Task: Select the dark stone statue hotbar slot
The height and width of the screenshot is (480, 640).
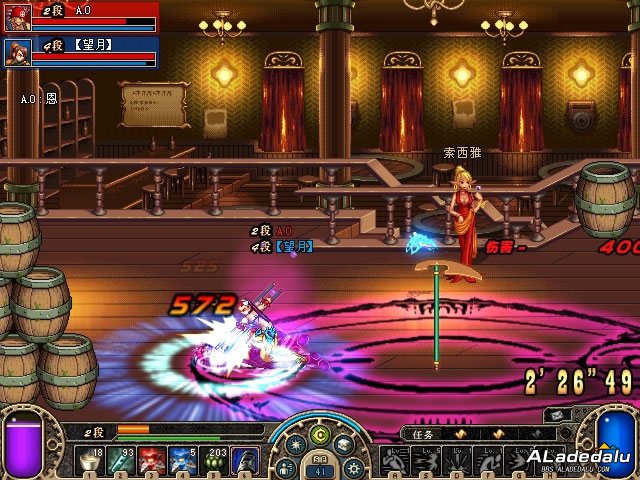Action: pos(247,462)
